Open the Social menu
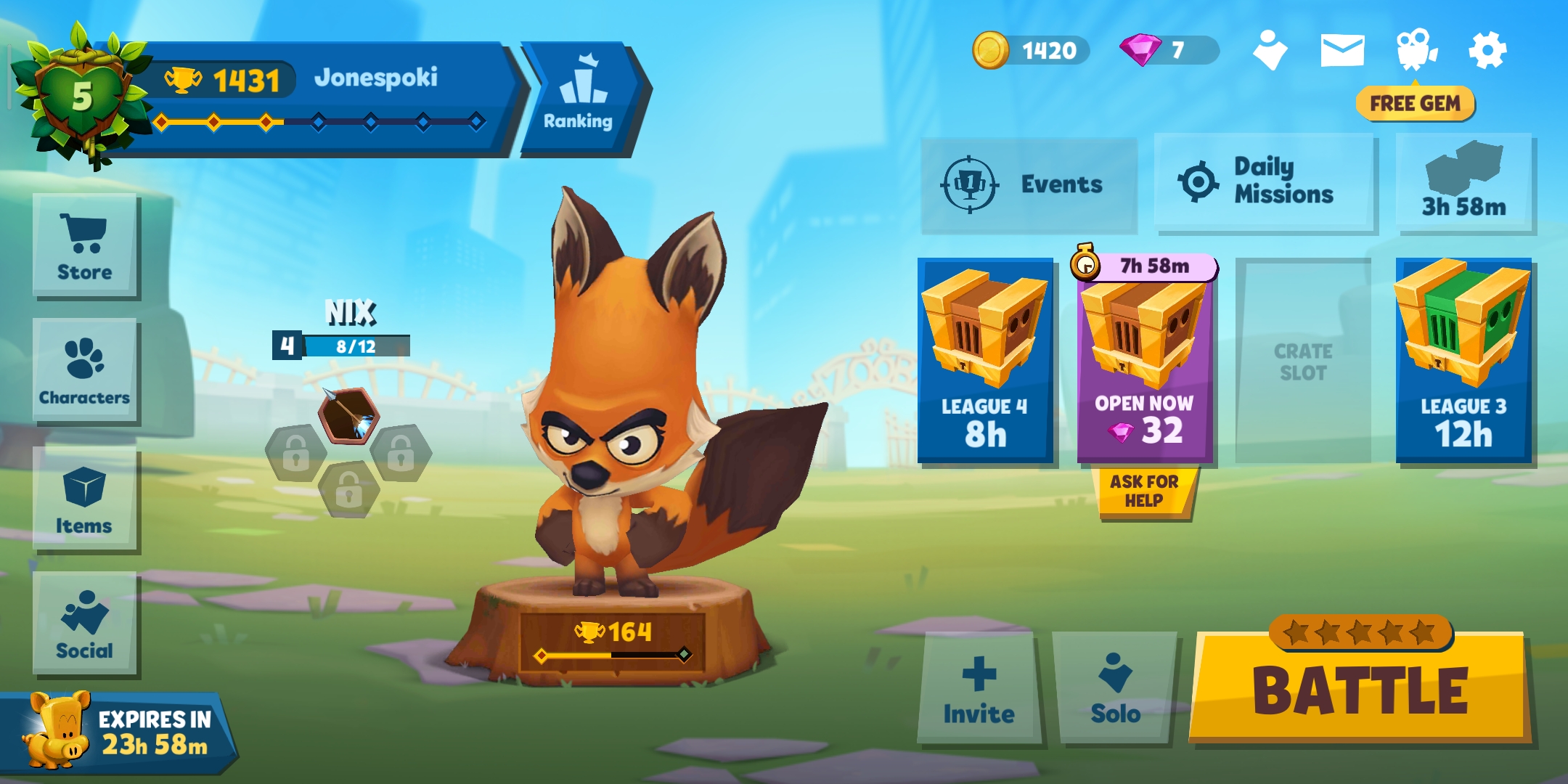Image resolution: width=1568 pixels, height=784 pixels. coord(85,624)
